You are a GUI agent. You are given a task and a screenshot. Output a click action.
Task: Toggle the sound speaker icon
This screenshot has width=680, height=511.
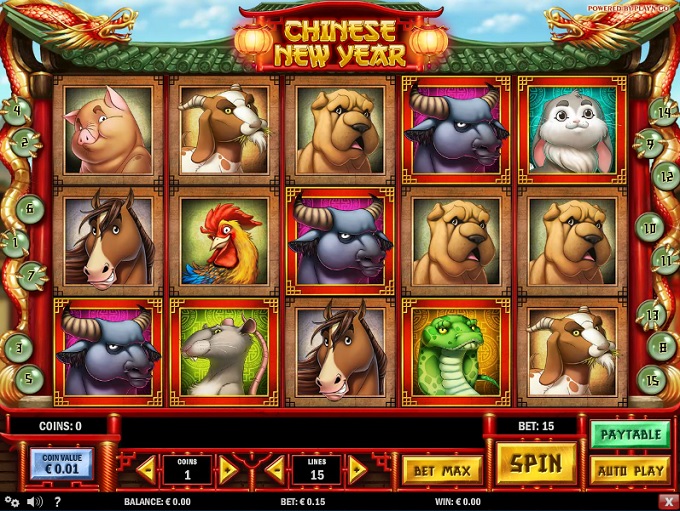(x=35, y=501)
